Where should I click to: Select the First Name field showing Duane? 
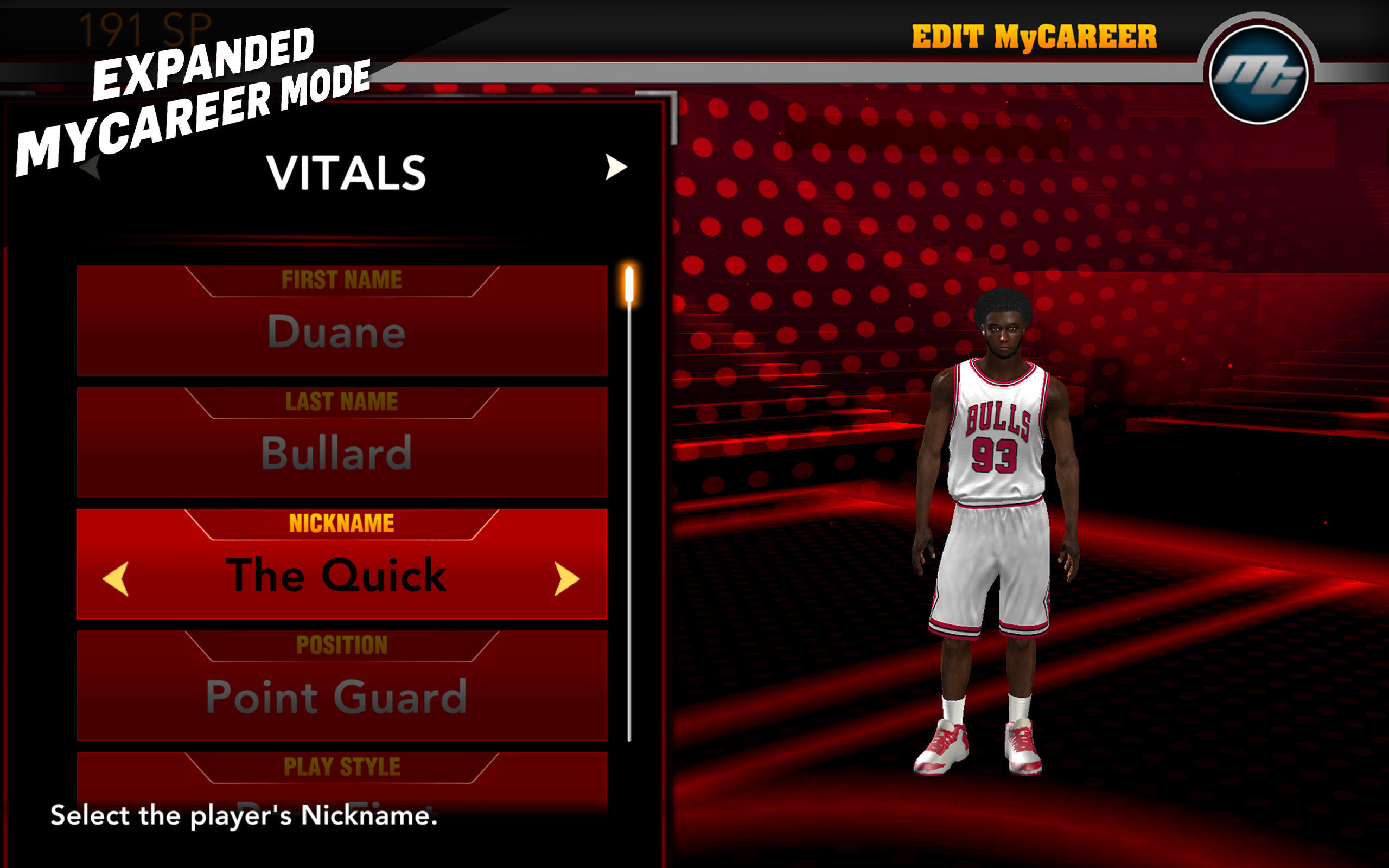[341, 322]
